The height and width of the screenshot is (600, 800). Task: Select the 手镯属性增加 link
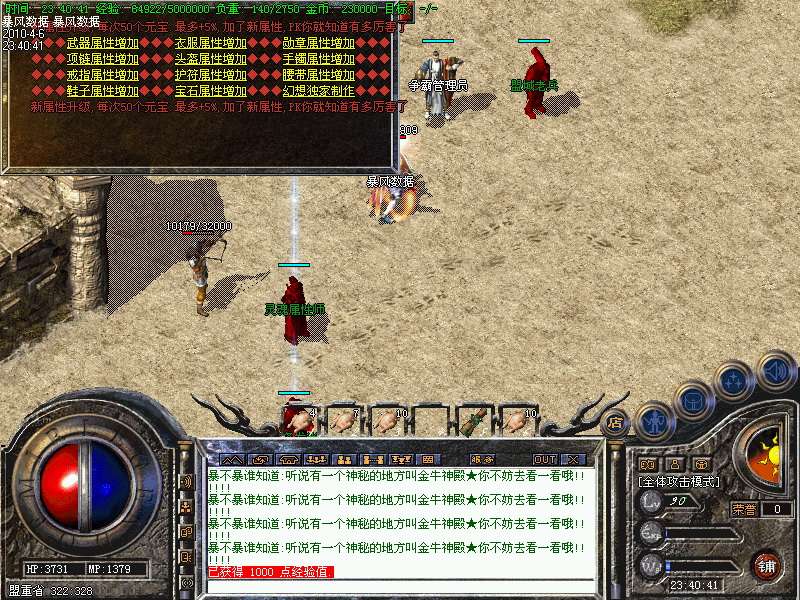(x=319, y=59)
